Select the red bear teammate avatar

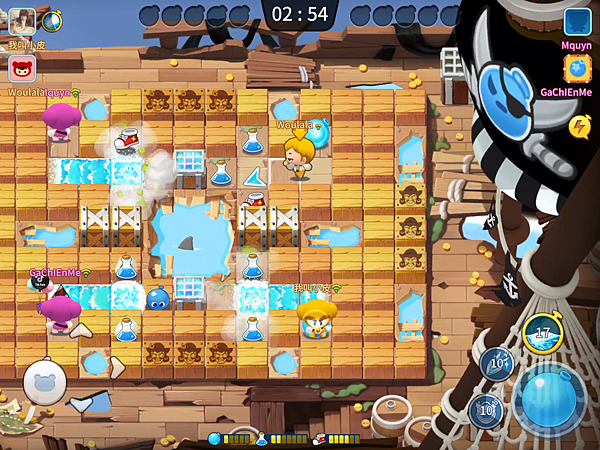point(22,69)
